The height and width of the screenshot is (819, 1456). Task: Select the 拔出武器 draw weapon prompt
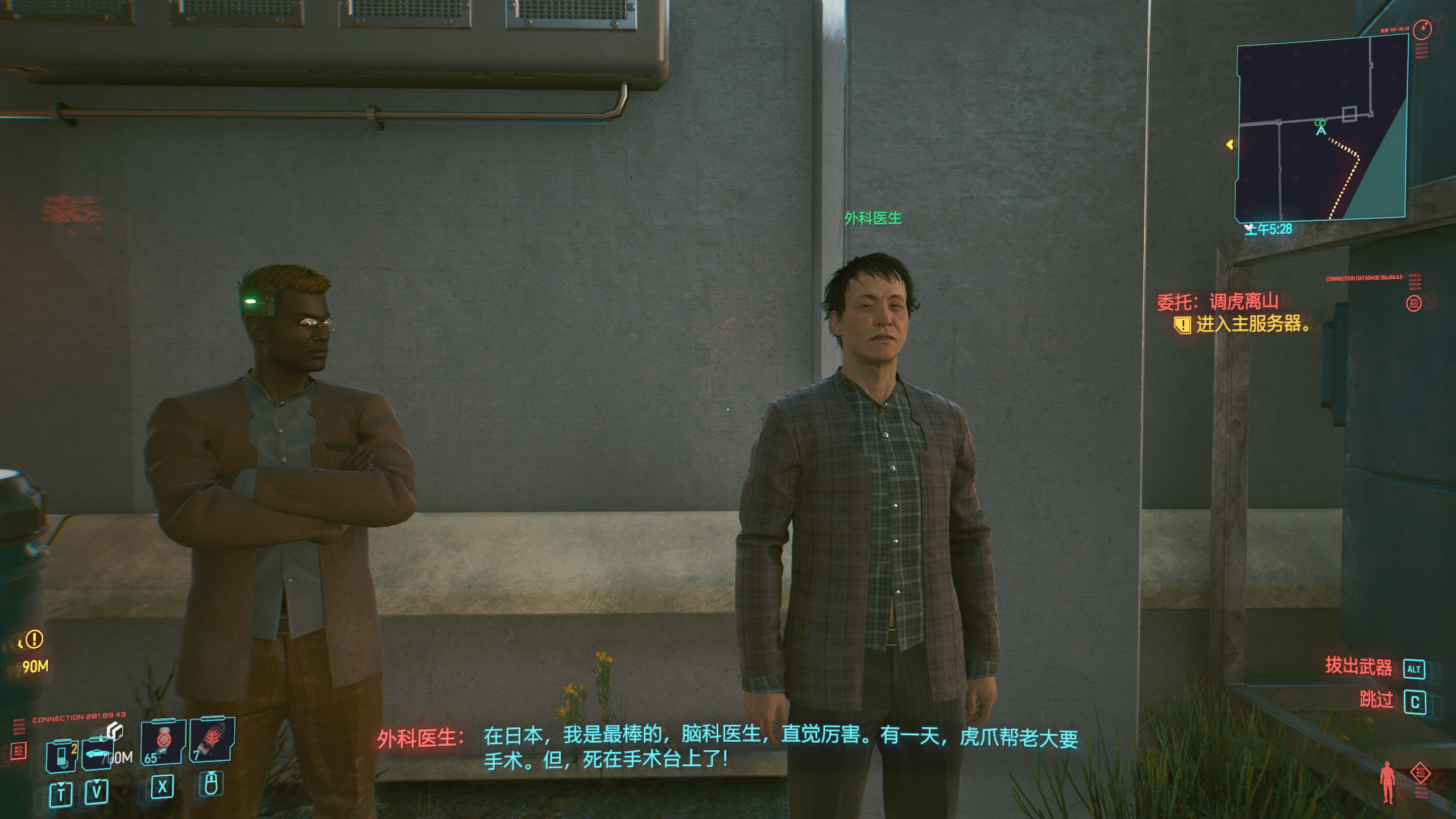pos(1358,665)
